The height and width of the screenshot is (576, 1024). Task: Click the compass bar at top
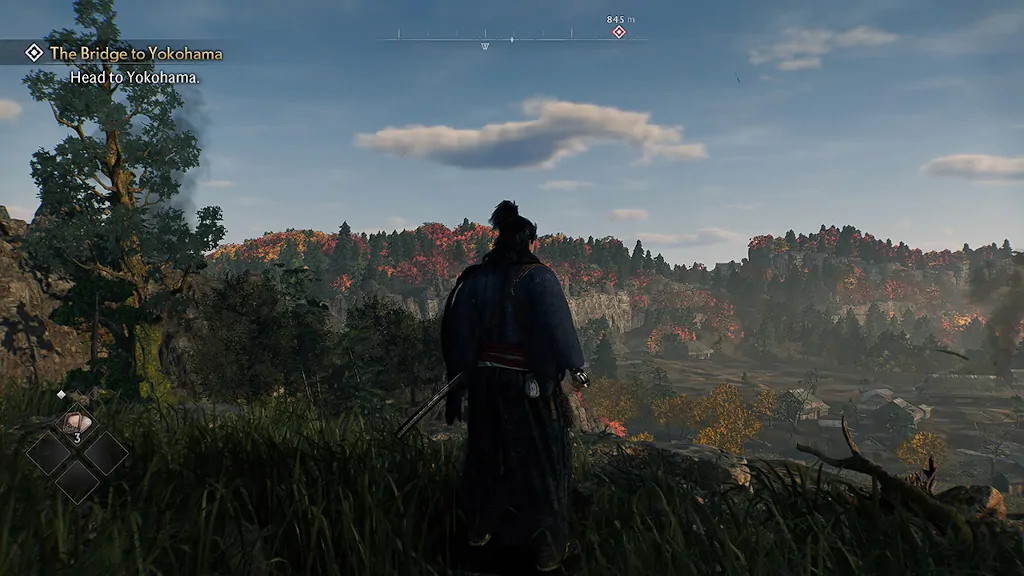tap(512, 39)
